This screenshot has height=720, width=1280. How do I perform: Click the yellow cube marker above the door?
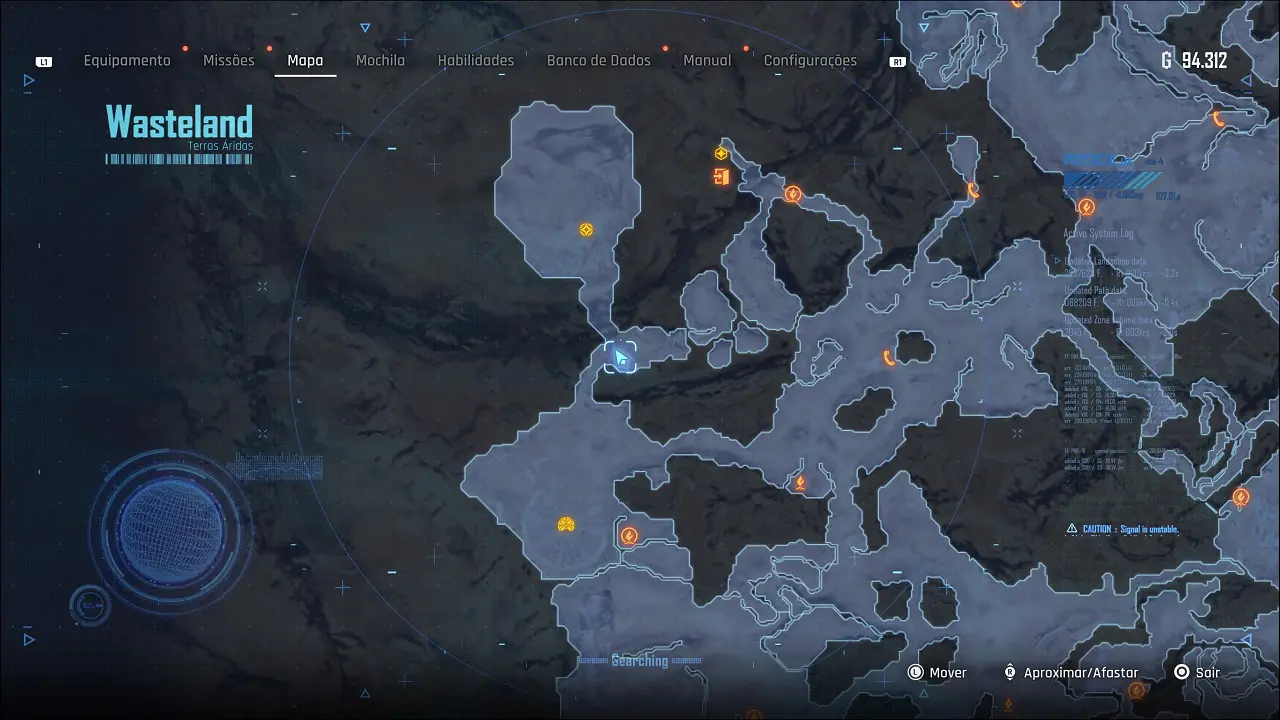coord(720,153)
